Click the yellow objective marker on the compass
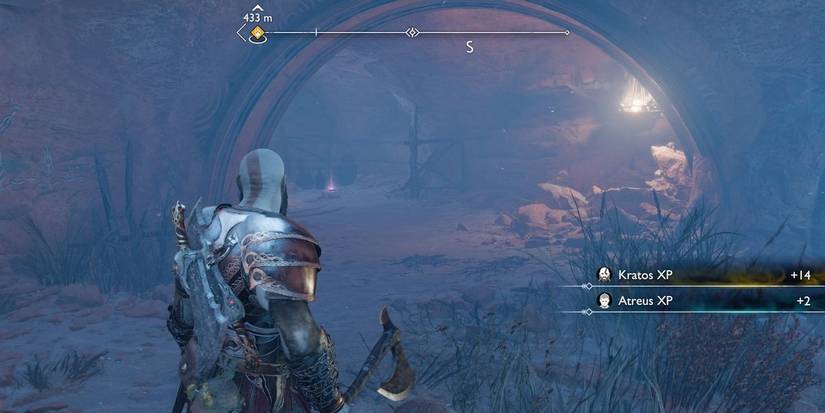Viewport: 825px width, 413px height. [258, 34]
